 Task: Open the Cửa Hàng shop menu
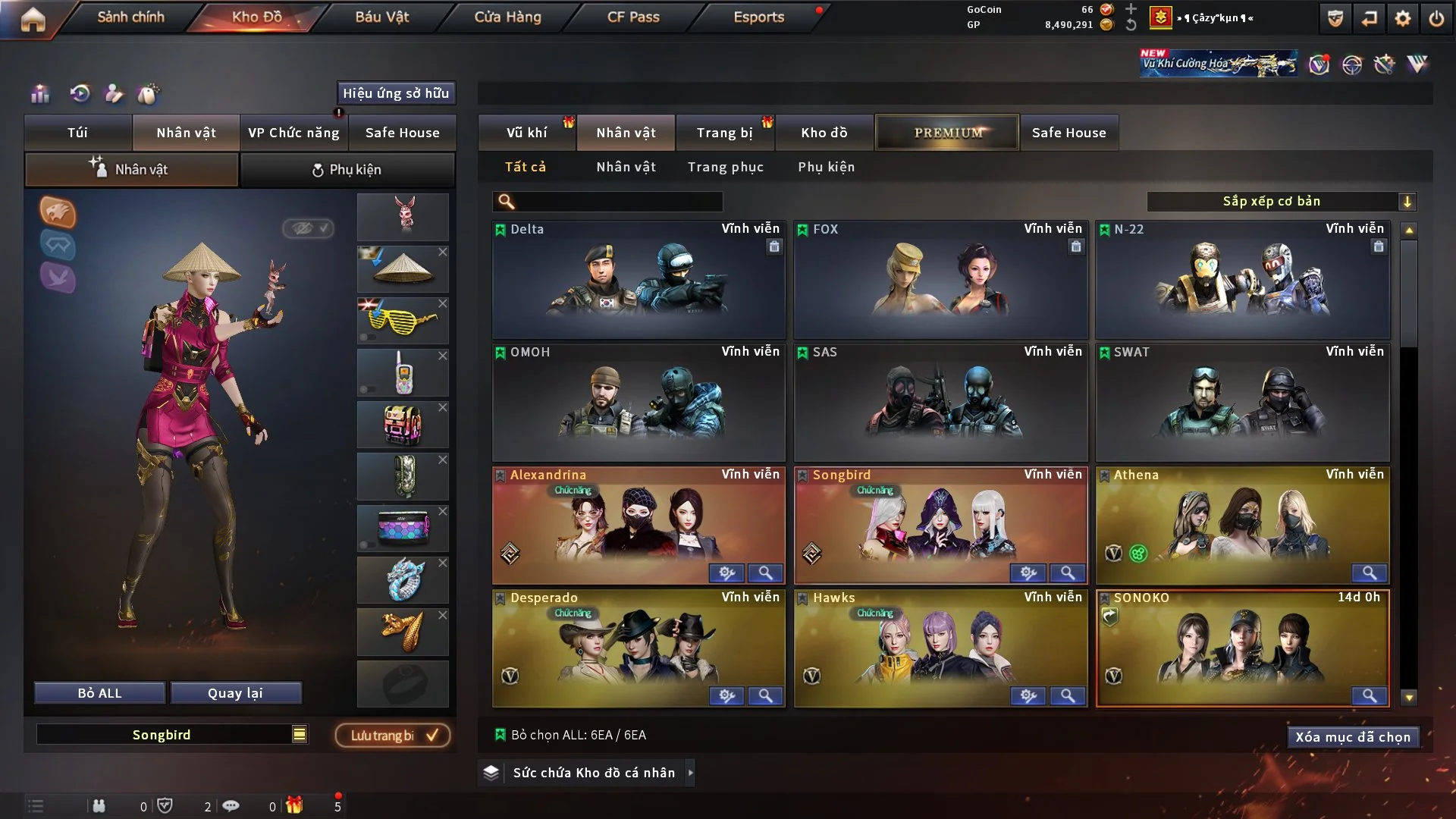pyautogui.click(x=507, y=17)
